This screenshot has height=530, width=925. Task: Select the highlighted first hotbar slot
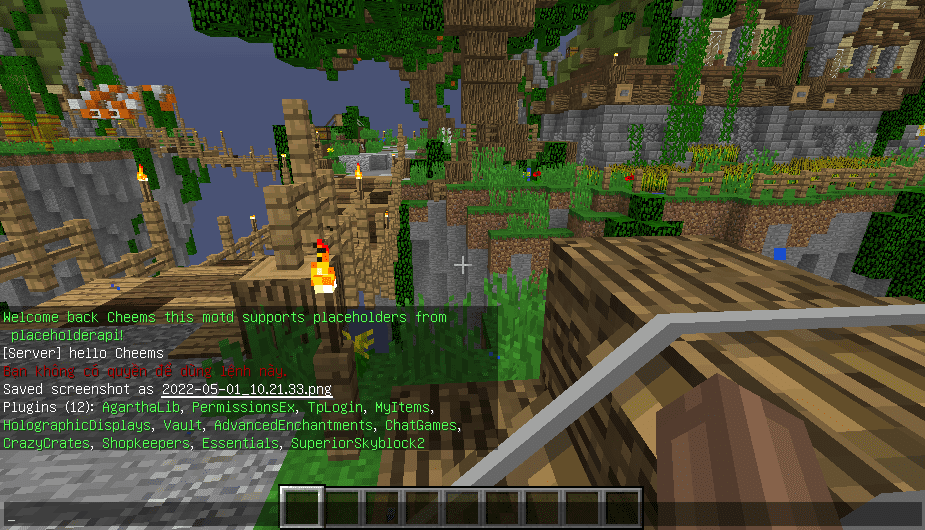pos(302,507)
